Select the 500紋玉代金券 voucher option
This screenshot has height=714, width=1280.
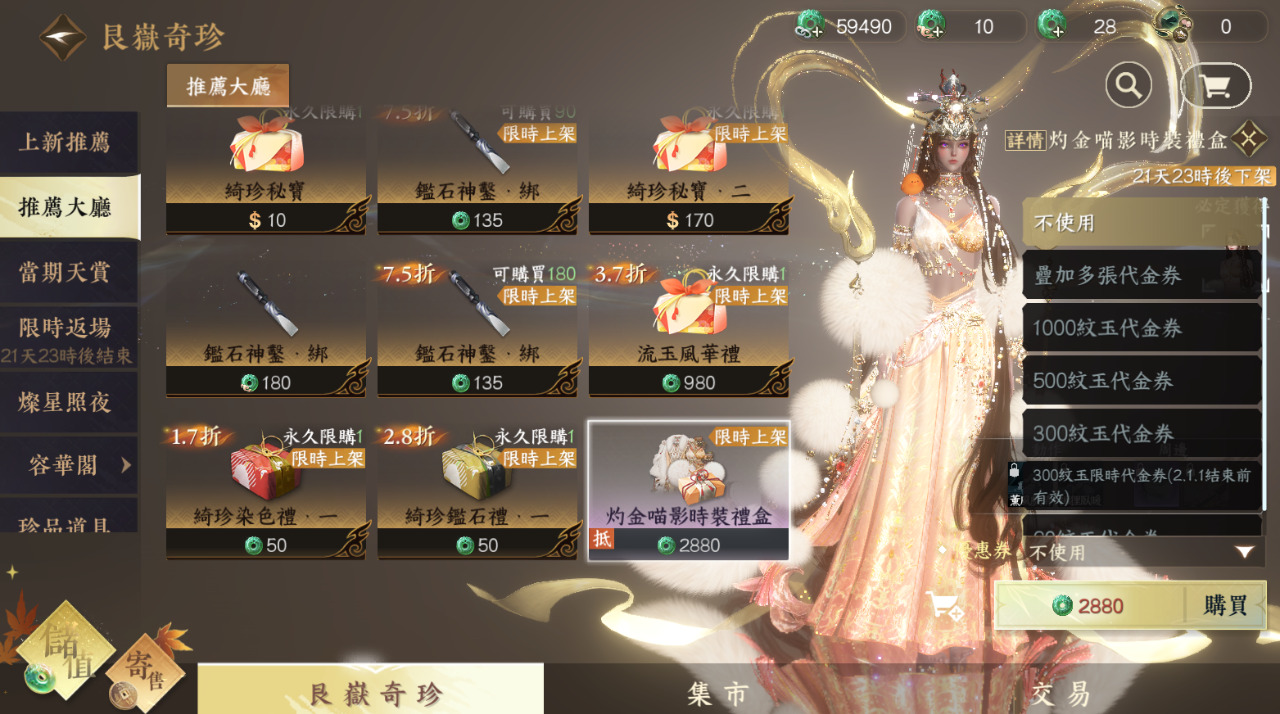pyautogui.click(x=1140, y=381)
